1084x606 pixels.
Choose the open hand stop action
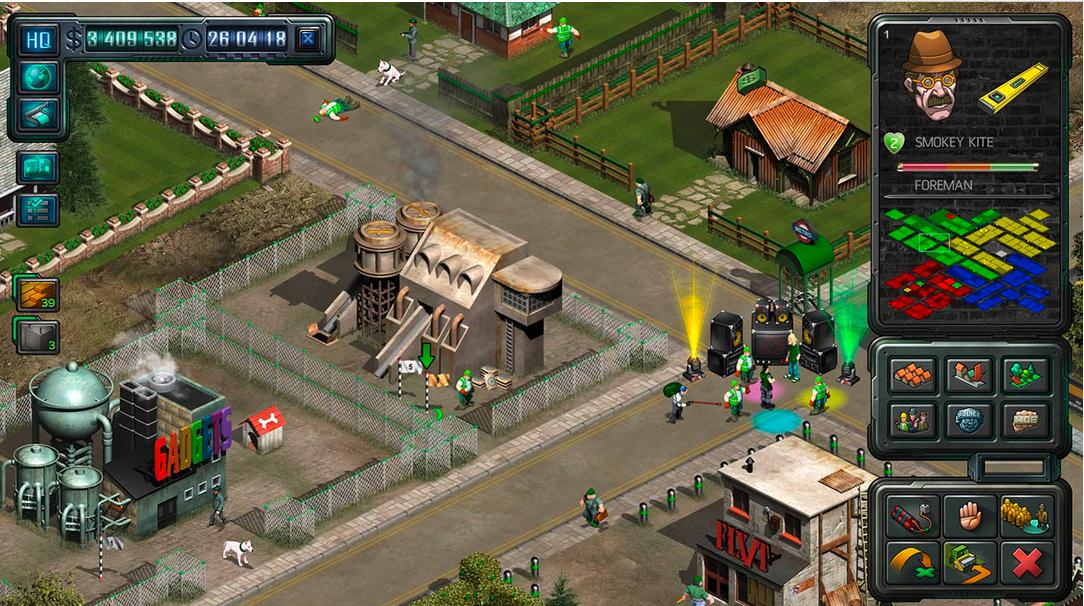pos(969,516)
